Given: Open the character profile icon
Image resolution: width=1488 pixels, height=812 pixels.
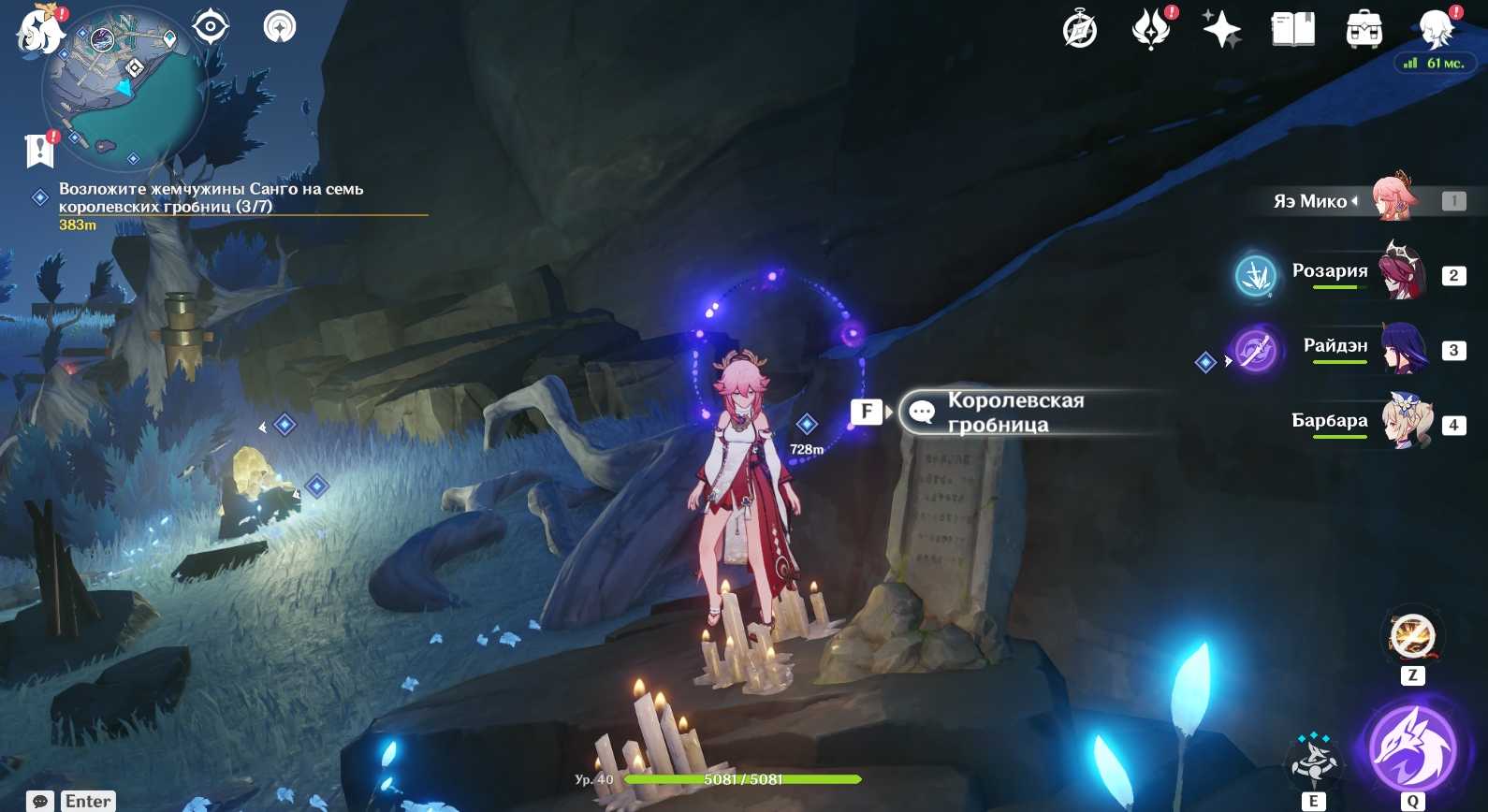Looking at the screenshot, I should 1435,29.
